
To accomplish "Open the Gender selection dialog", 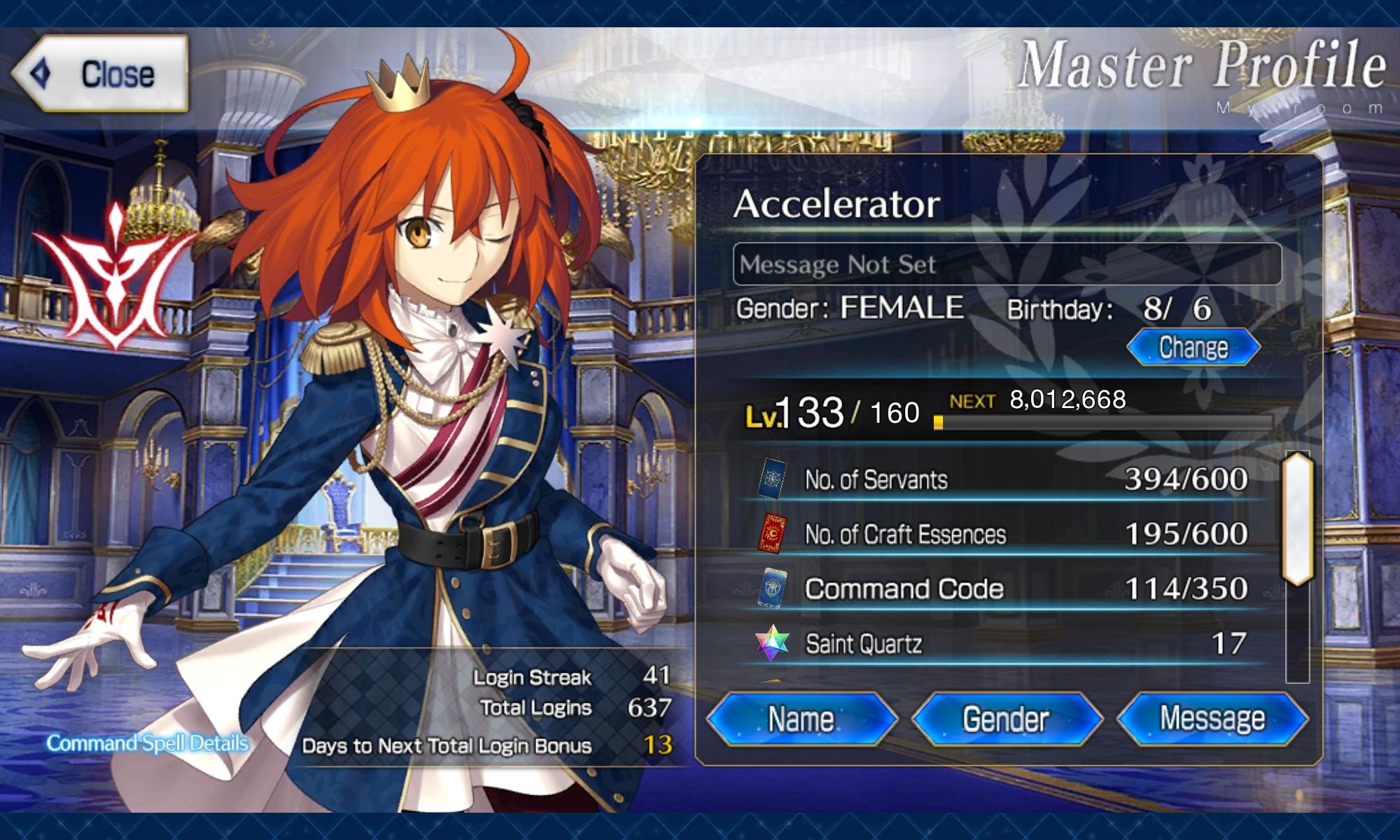I will (1007, 718).
